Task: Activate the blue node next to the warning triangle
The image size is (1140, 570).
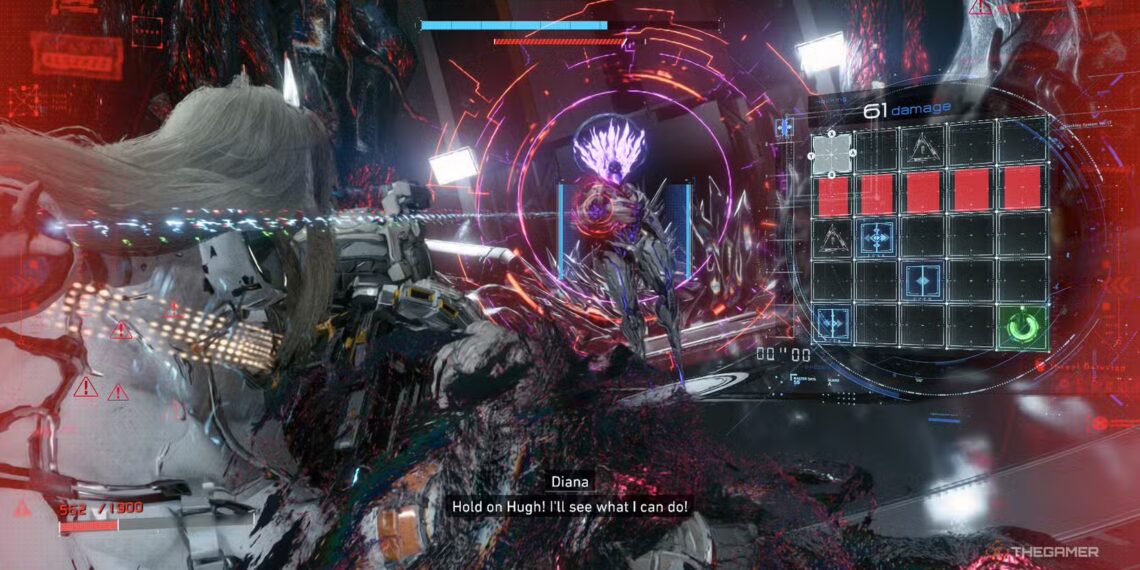Action: click(x=876, y=237)
